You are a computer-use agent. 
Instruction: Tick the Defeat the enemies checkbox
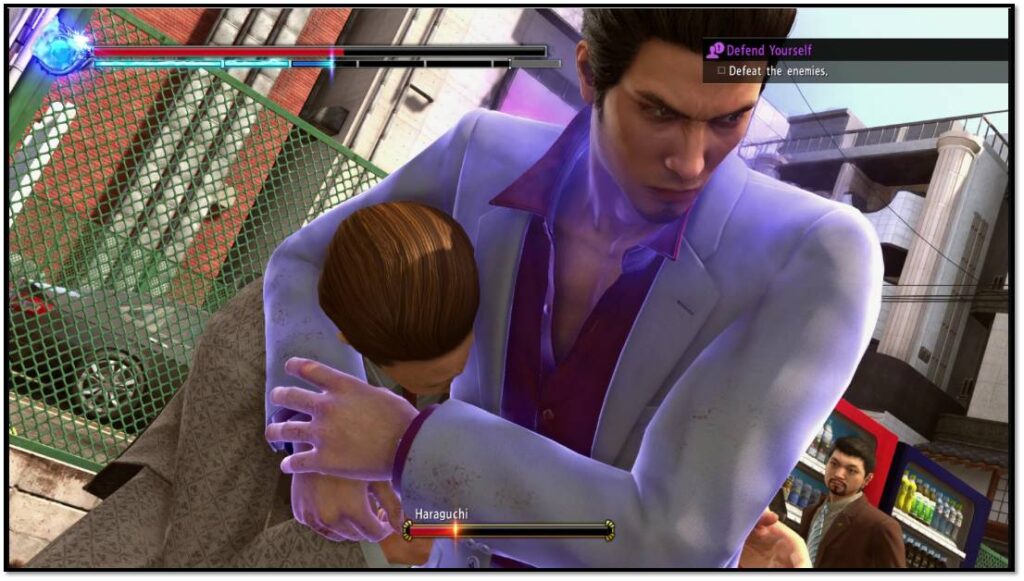[720, 72]
